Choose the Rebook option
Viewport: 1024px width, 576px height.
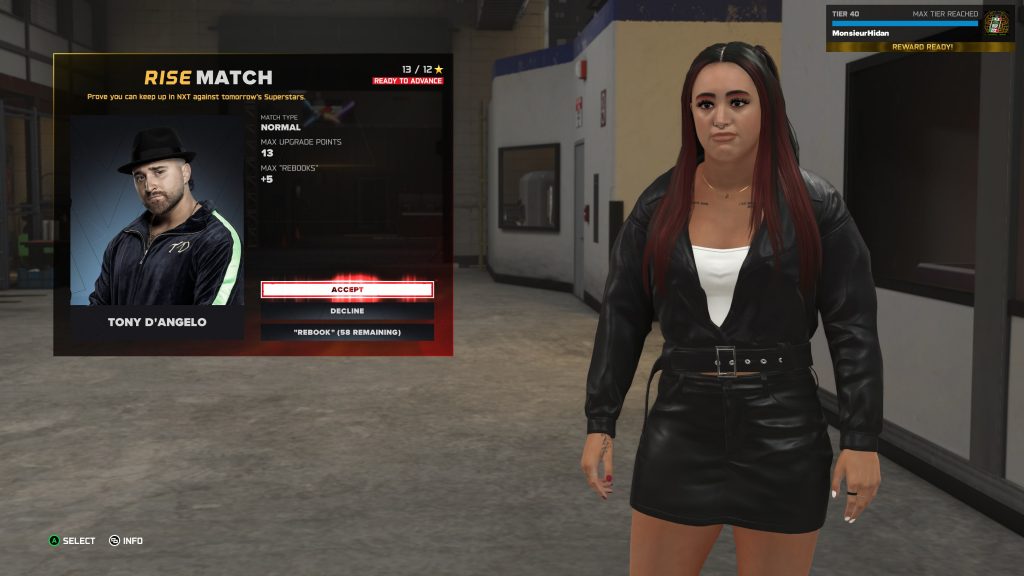[x=347, y=332]
